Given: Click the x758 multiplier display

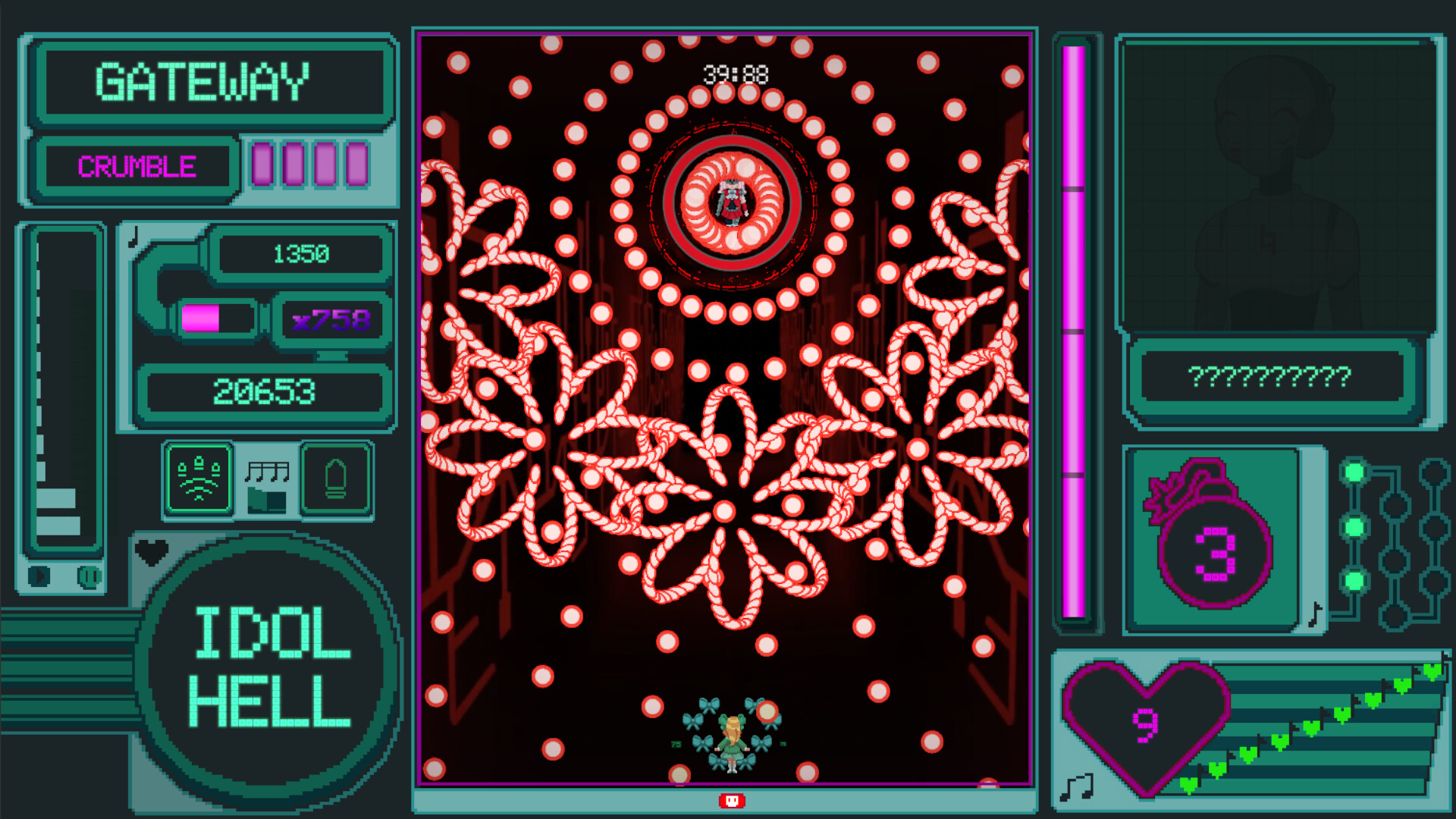Looking at the screenshot, I should pyautogui.click(x=332, y=320).
